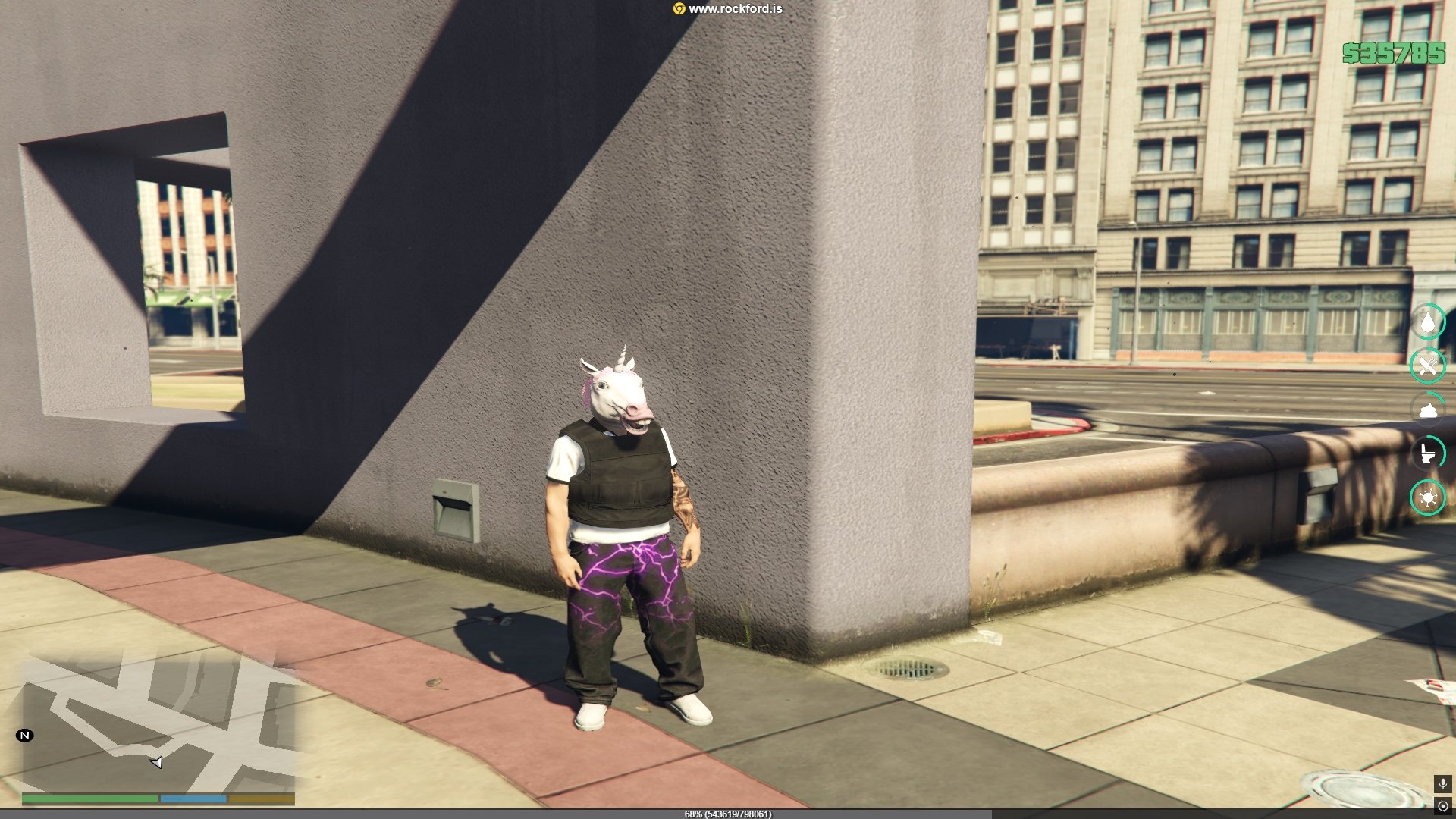Screen dimensions: 1456x819
Task: Select the virus status icon
Action: [x=1428, y=498]
